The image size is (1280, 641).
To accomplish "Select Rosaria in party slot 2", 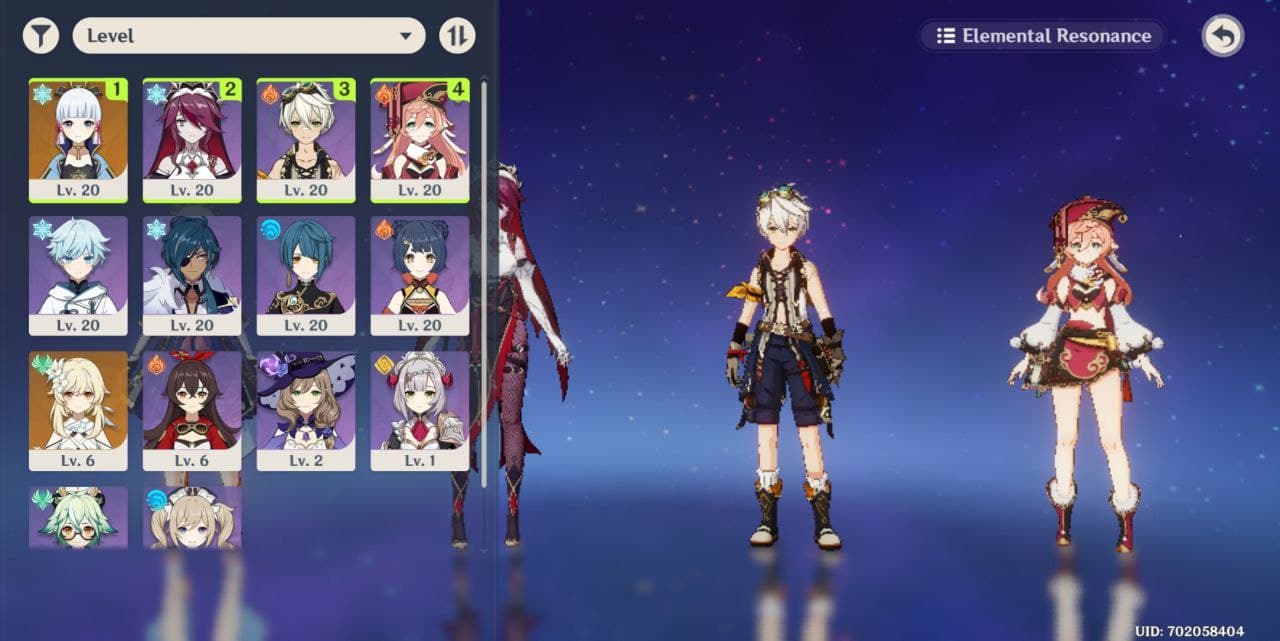I will point(192,140).
